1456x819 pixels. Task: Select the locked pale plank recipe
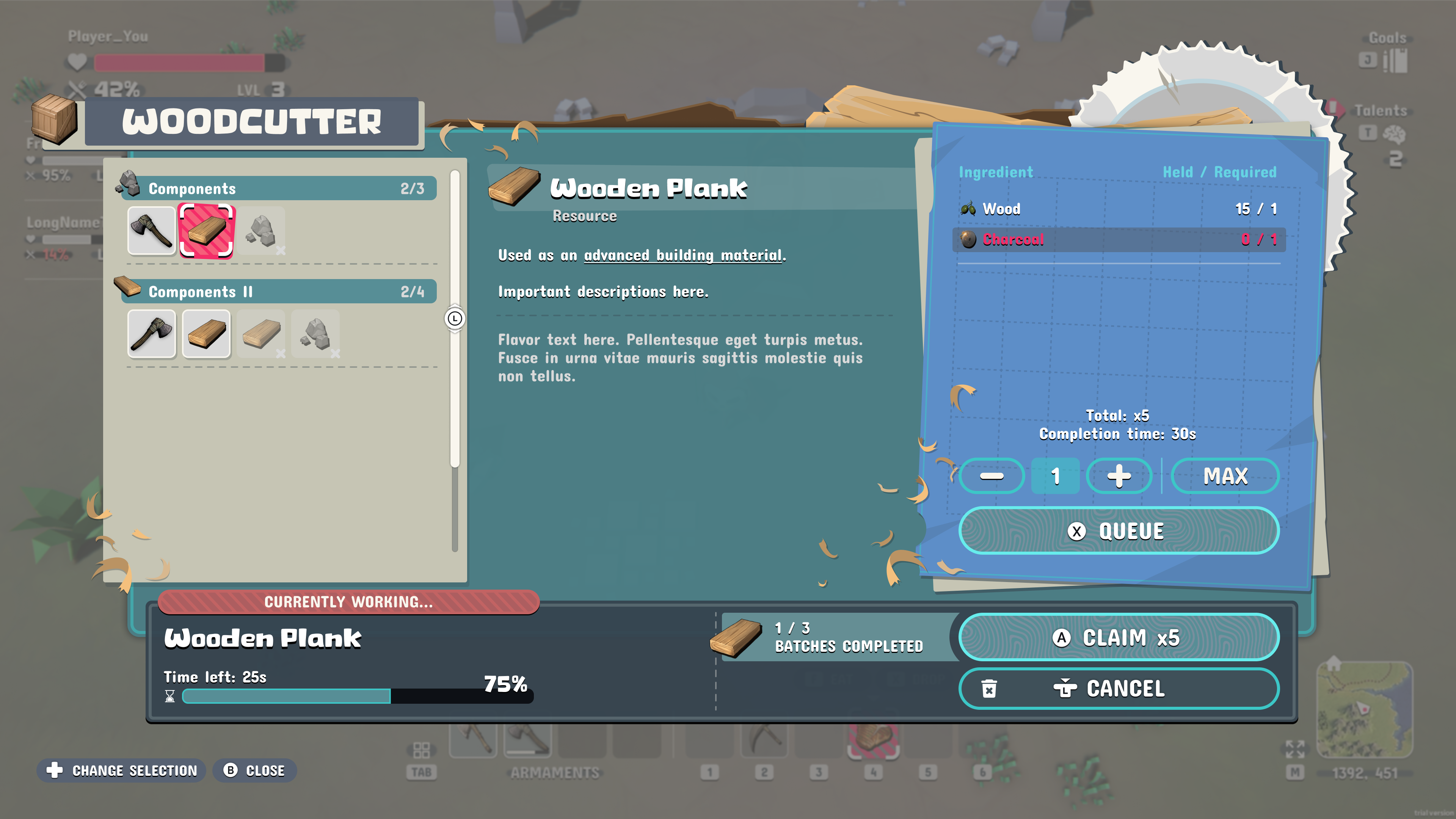tap(261, 334)
